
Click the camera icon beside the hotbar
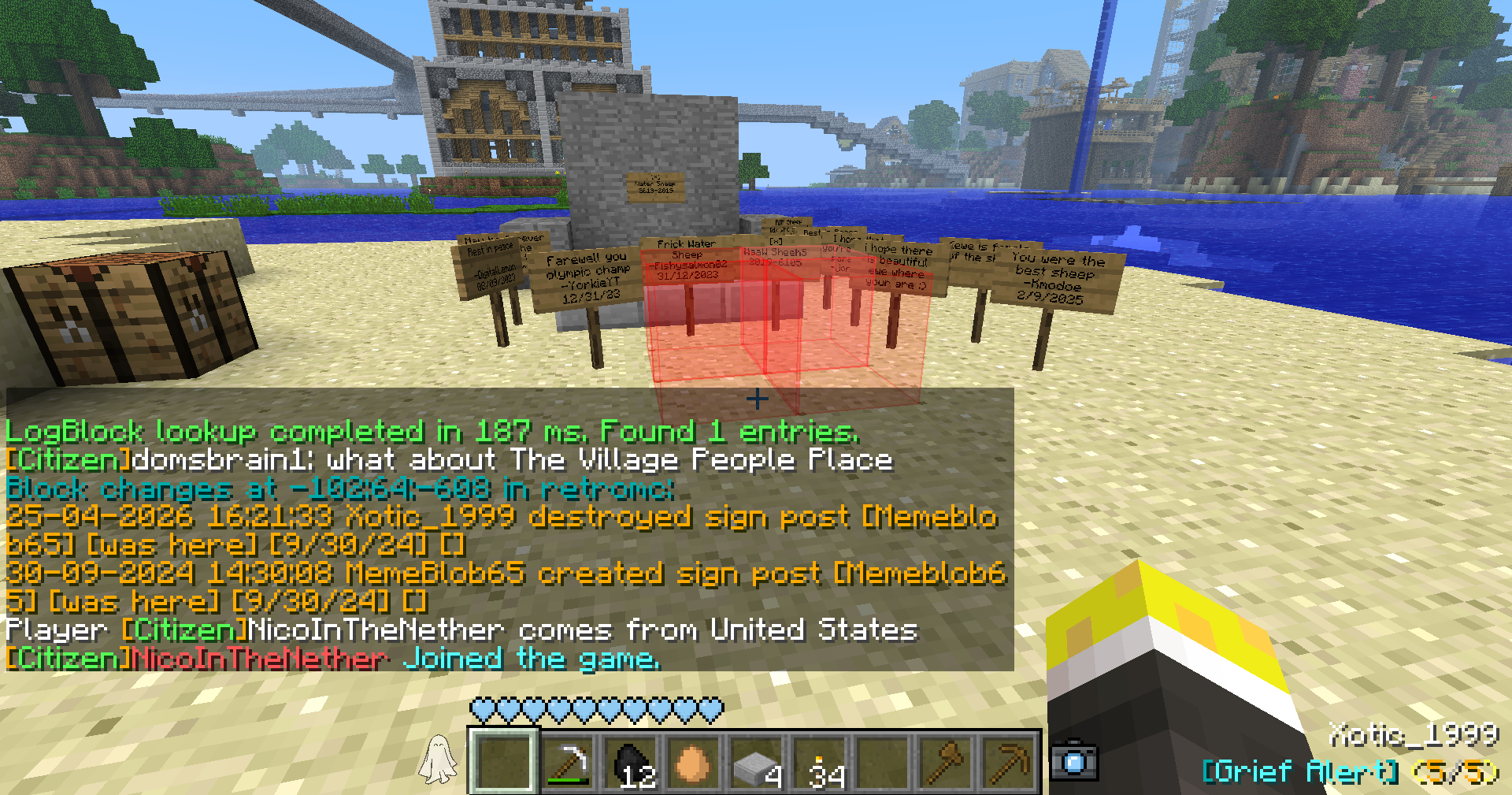point(1074,760)
